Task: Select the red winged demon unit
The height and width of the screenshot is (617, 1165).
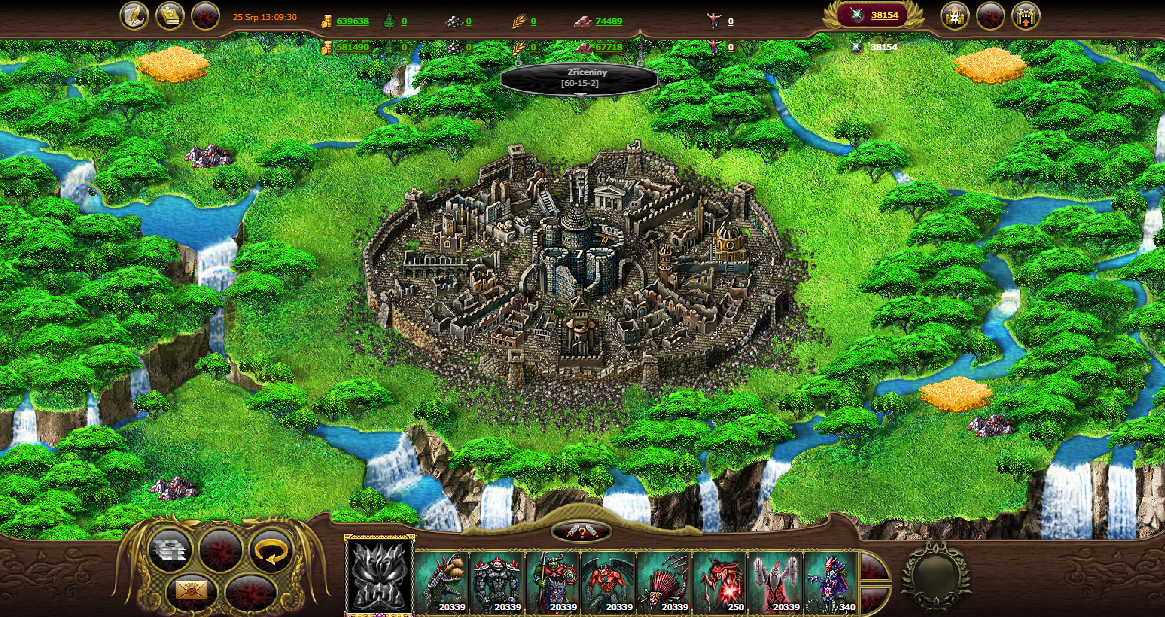Action: pyautogui.click(x=608, y=582)
